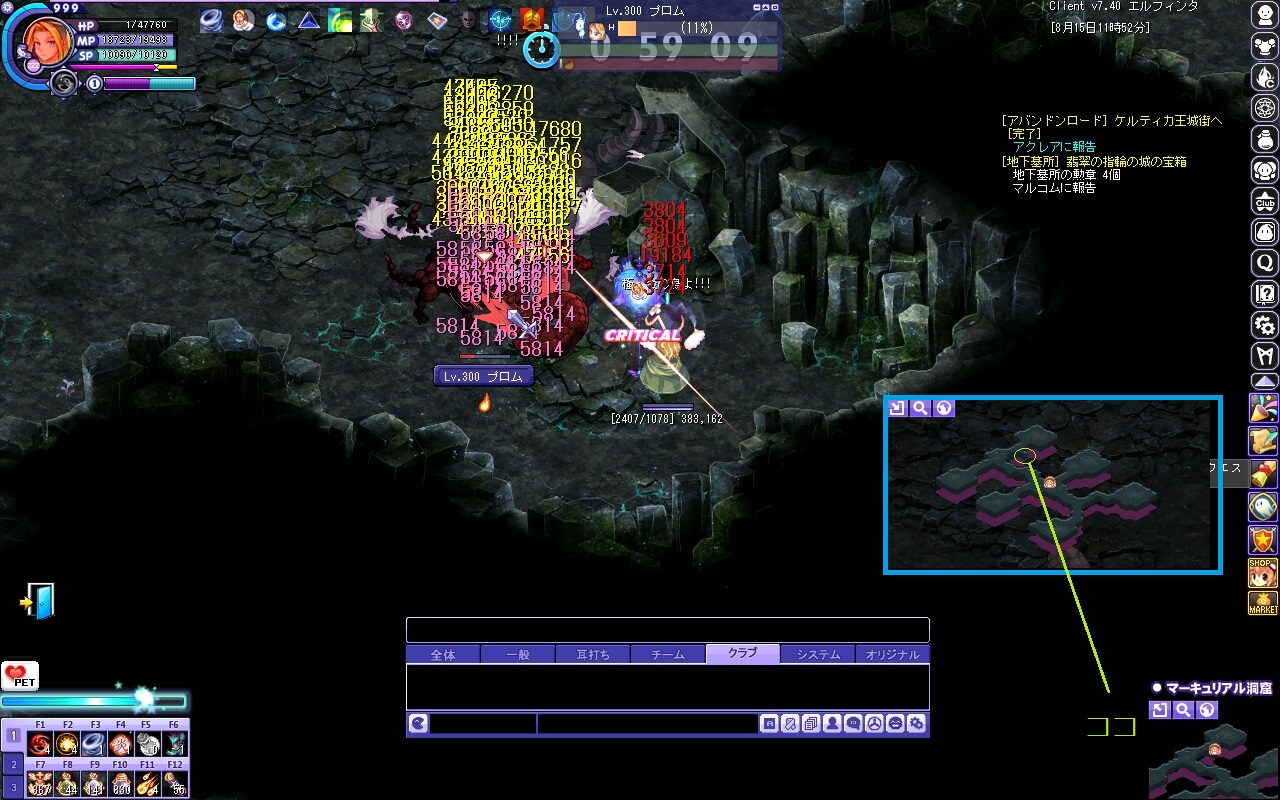Open the gear settings icon on sidebar
The image size is (1280, 800).
[1265, 325]
